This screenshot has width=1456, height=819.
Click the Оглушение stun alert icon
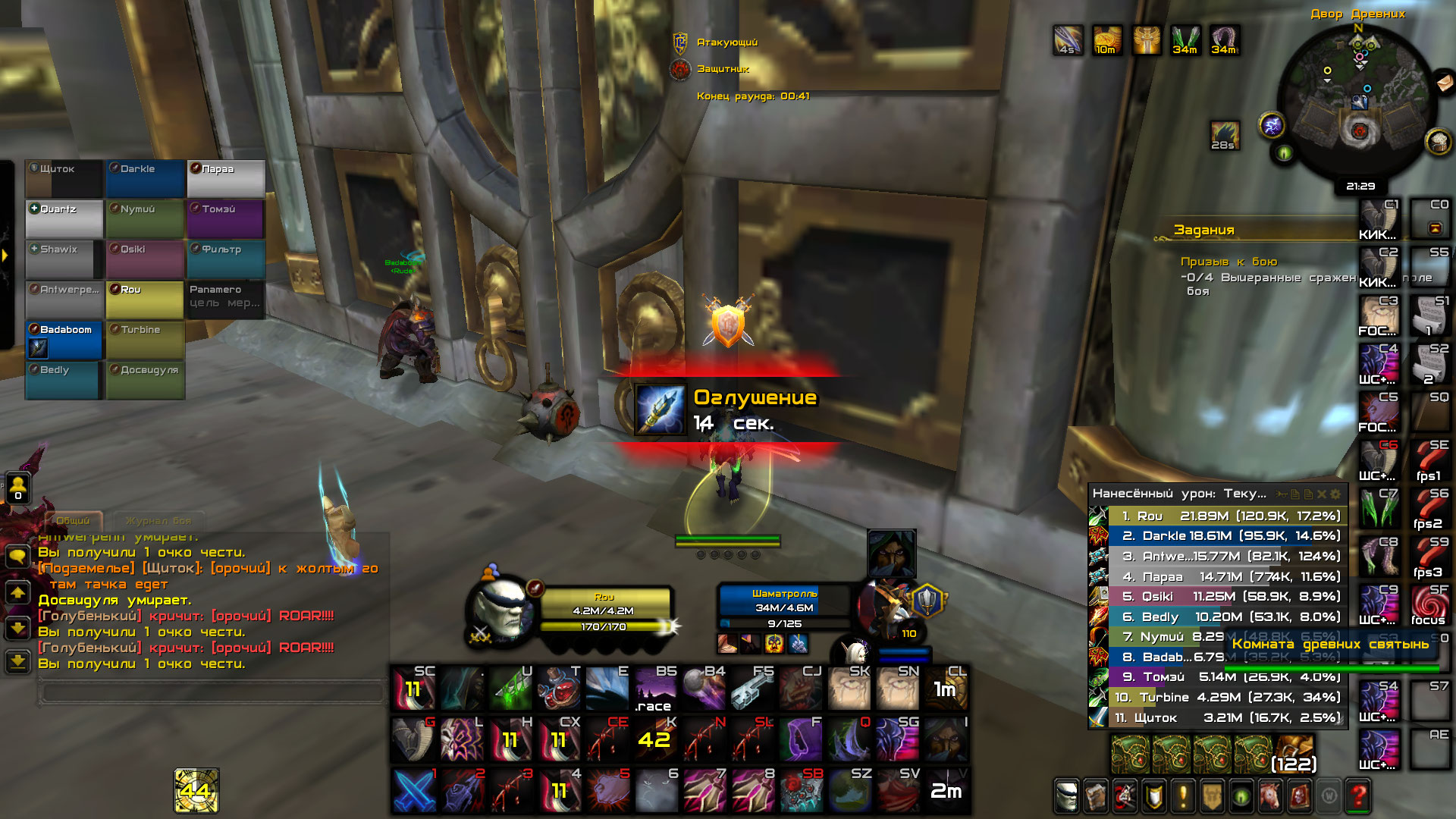pyautogui.click(x=660, y=409)
